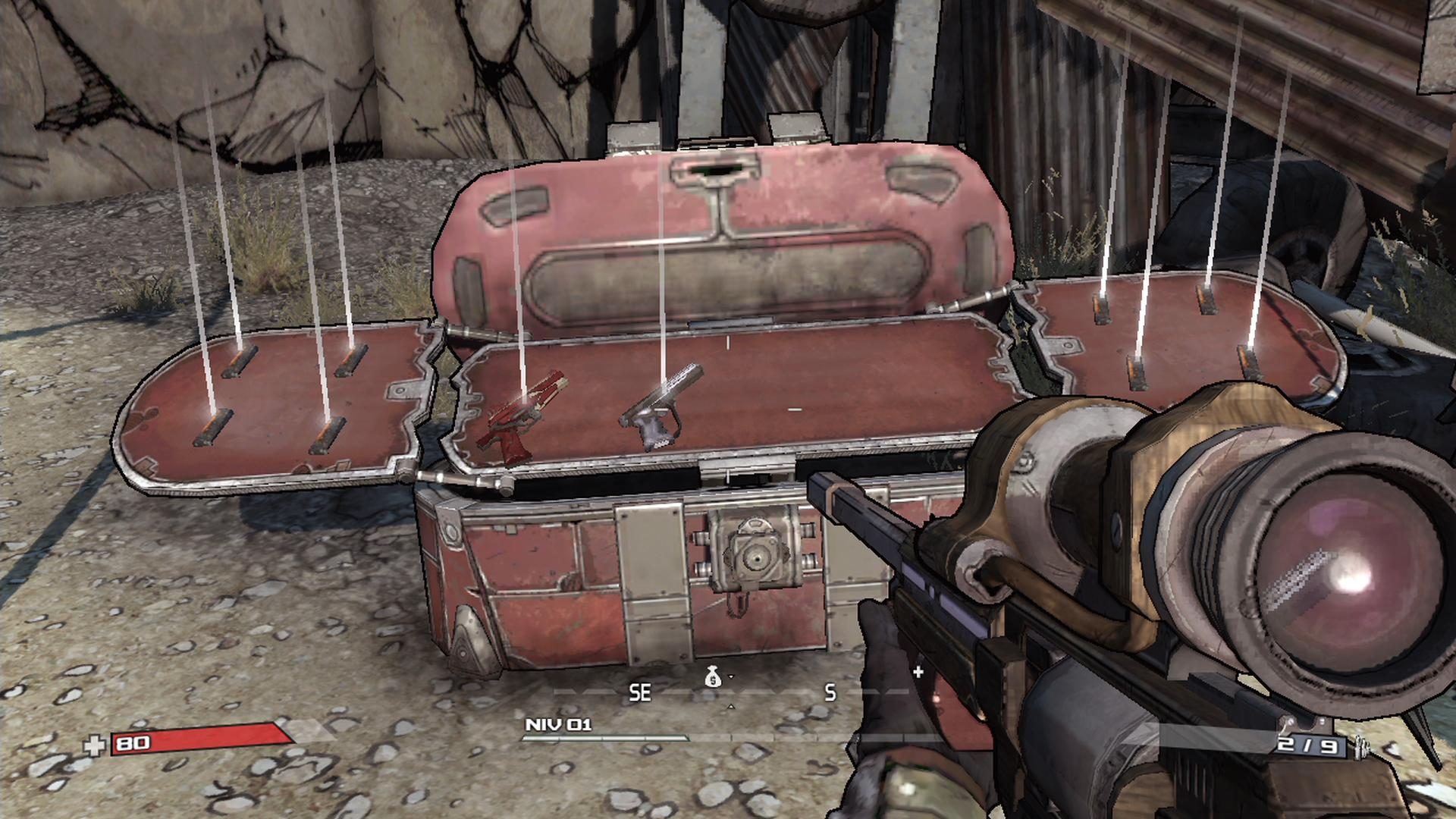Click the SE marking on the compass strip
Viewport: 1456px width, 819px height.
(x=641, y=692)
